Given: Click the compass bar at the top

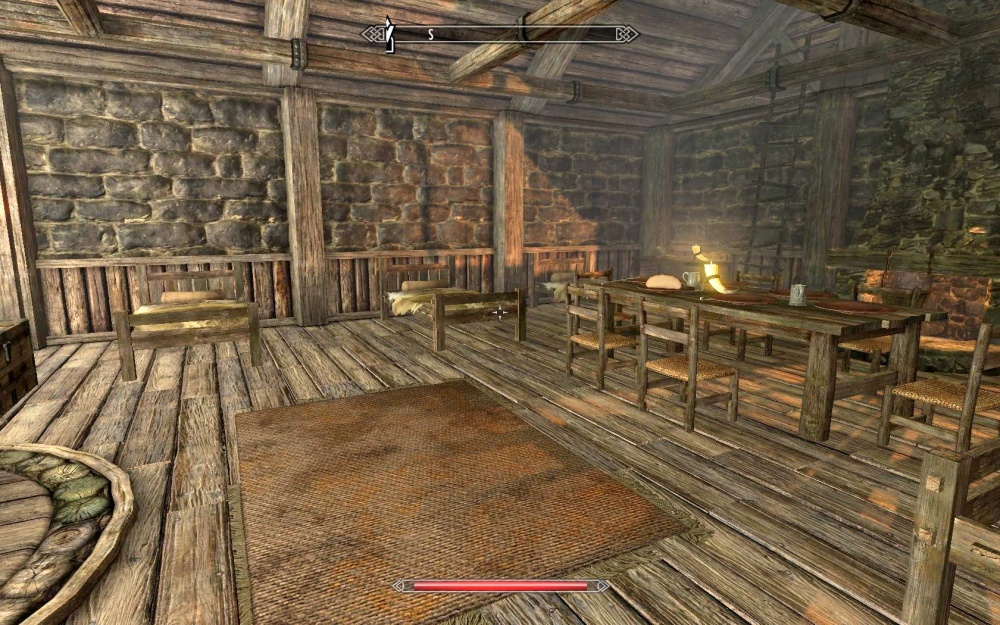Looking at the screenshot, I should [500, 34].
